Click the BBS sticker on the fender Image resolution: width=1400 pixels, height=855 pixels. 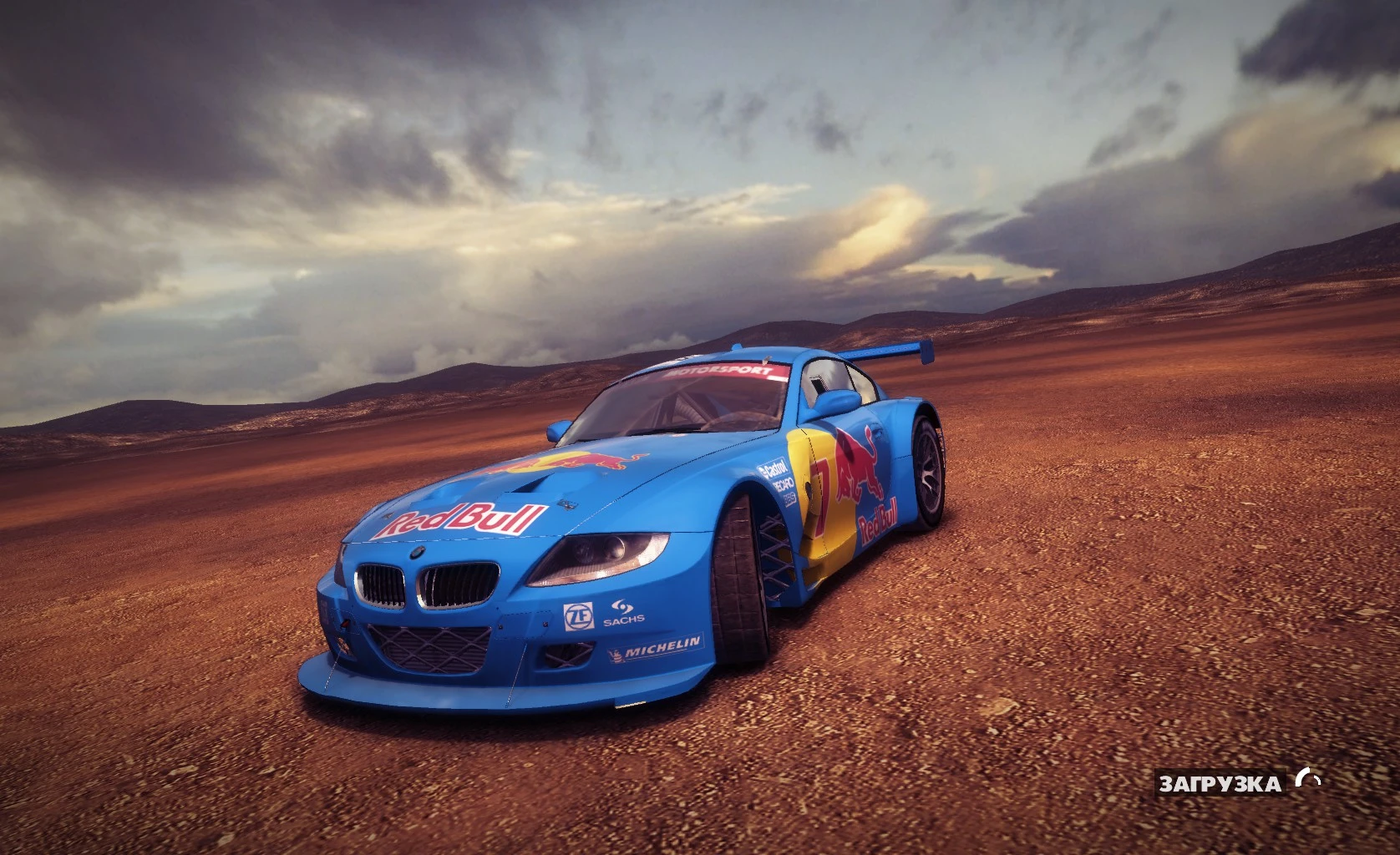790,499
